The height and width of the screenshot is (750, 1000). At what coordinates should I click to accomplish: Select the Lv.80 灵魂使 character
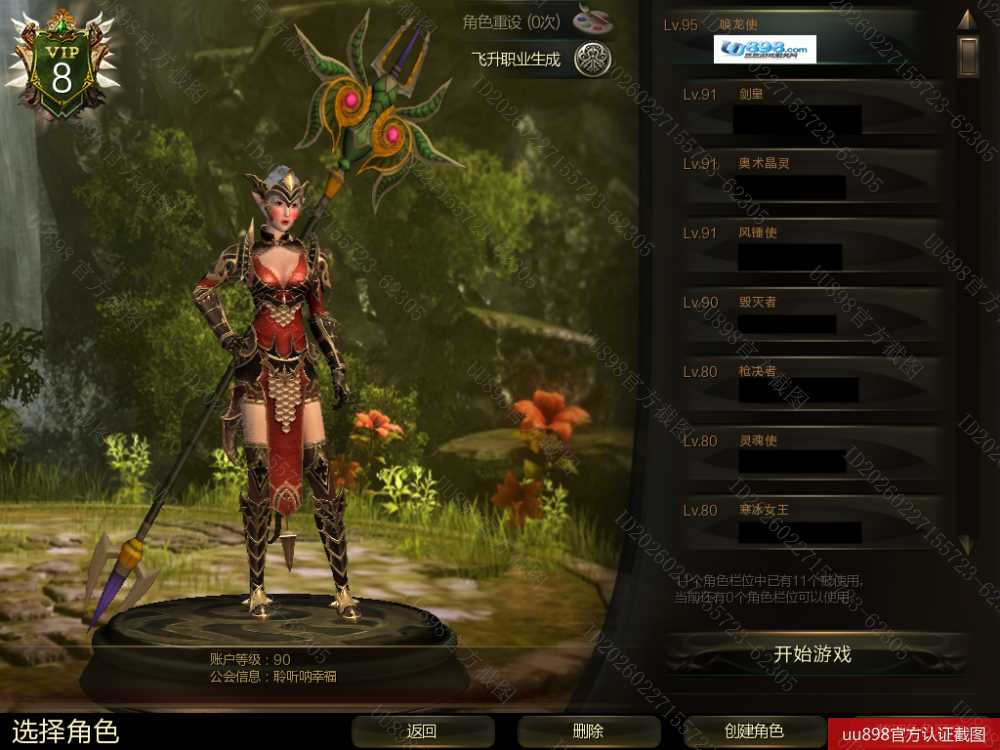(x=800, y=455)
